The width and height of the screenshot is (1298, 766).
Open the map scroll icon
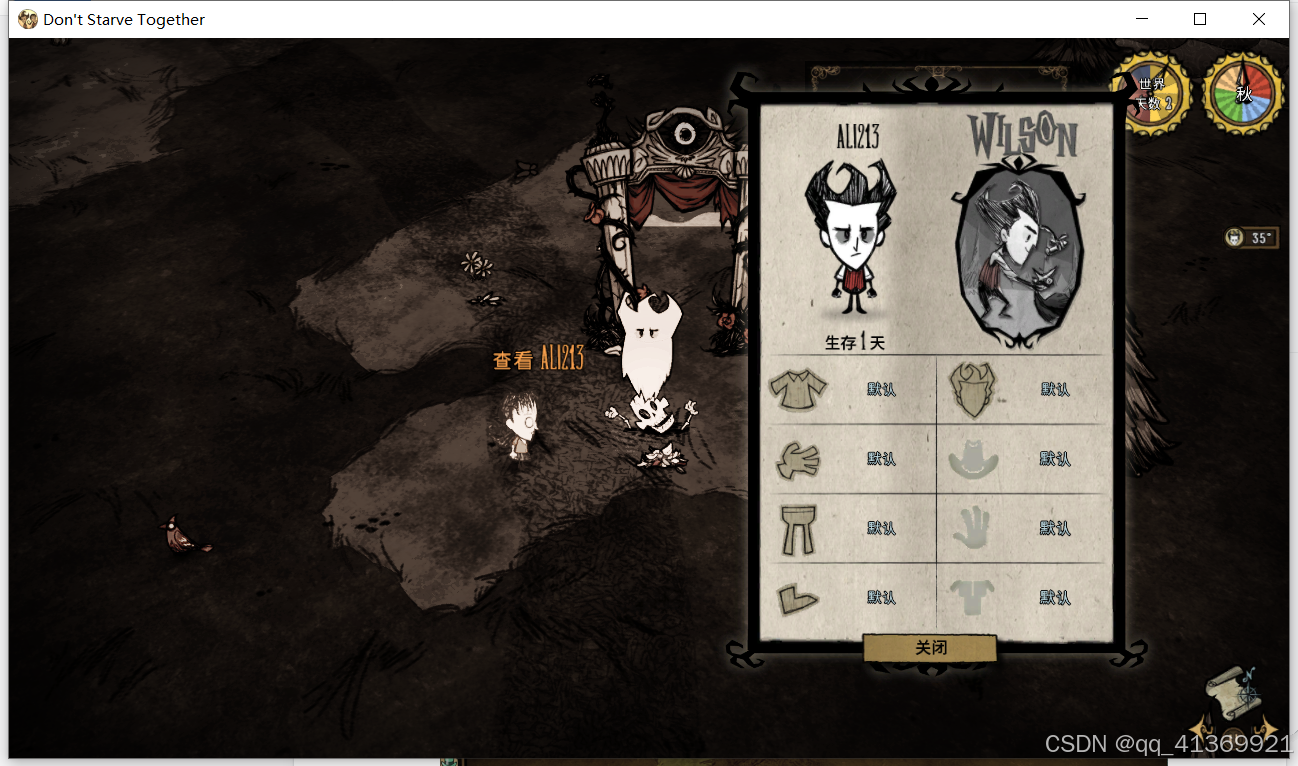tap(1232, 694)
